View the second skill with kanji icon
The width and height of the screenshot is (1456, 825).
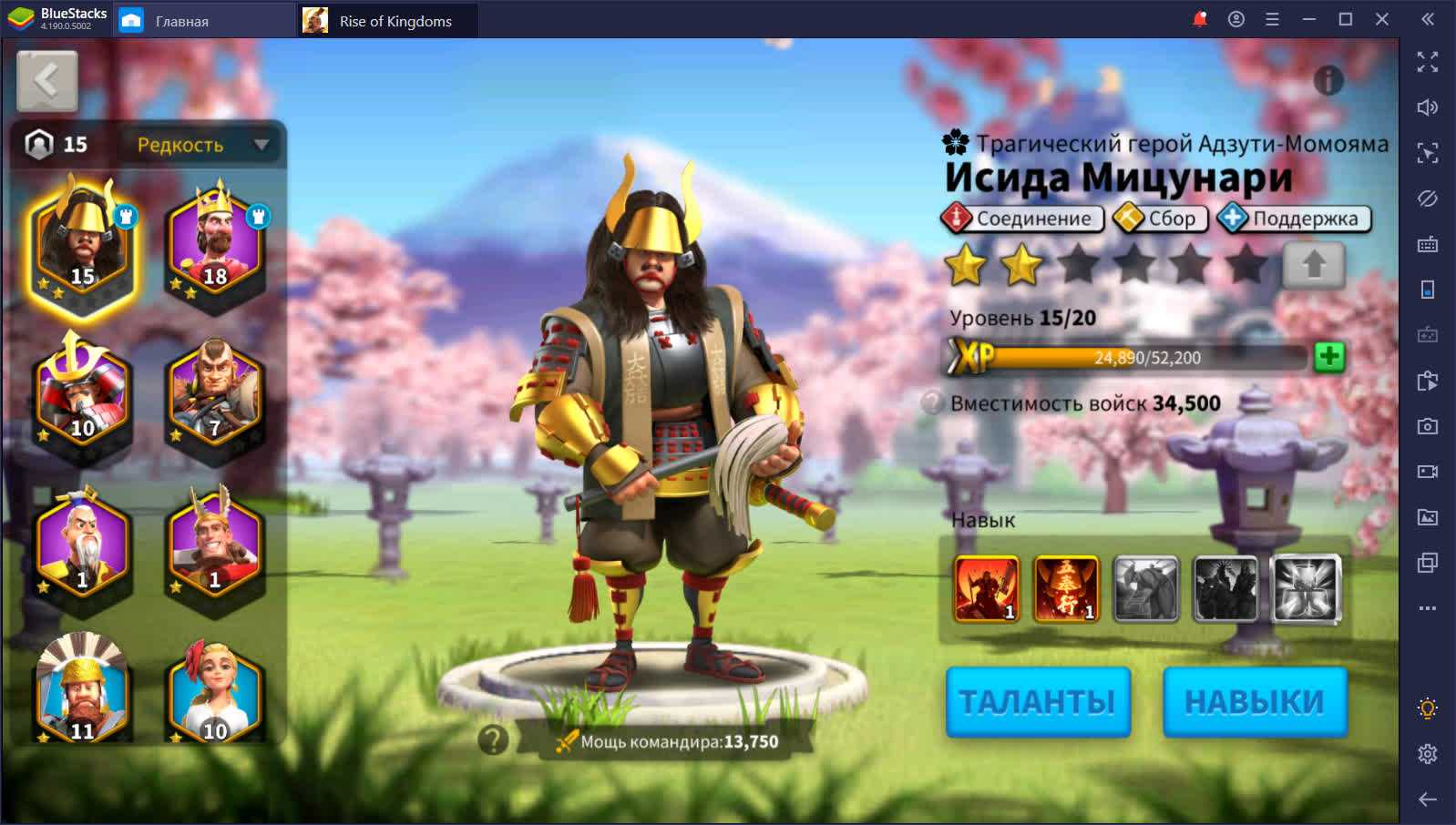click(1066, 589)
